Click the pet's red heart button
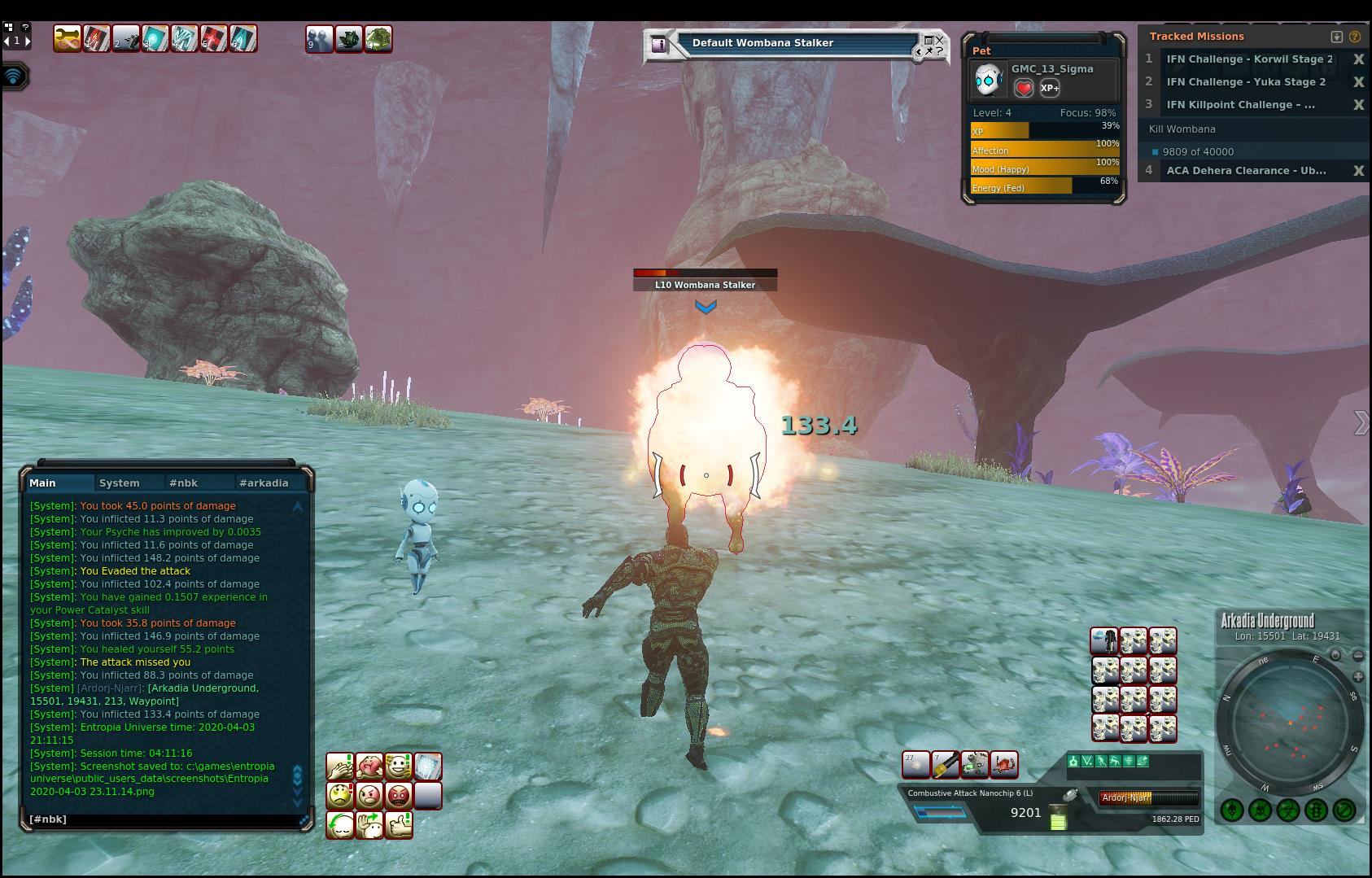The width and height of the screenshot is (1372, 878). (x=1024, y=88)
